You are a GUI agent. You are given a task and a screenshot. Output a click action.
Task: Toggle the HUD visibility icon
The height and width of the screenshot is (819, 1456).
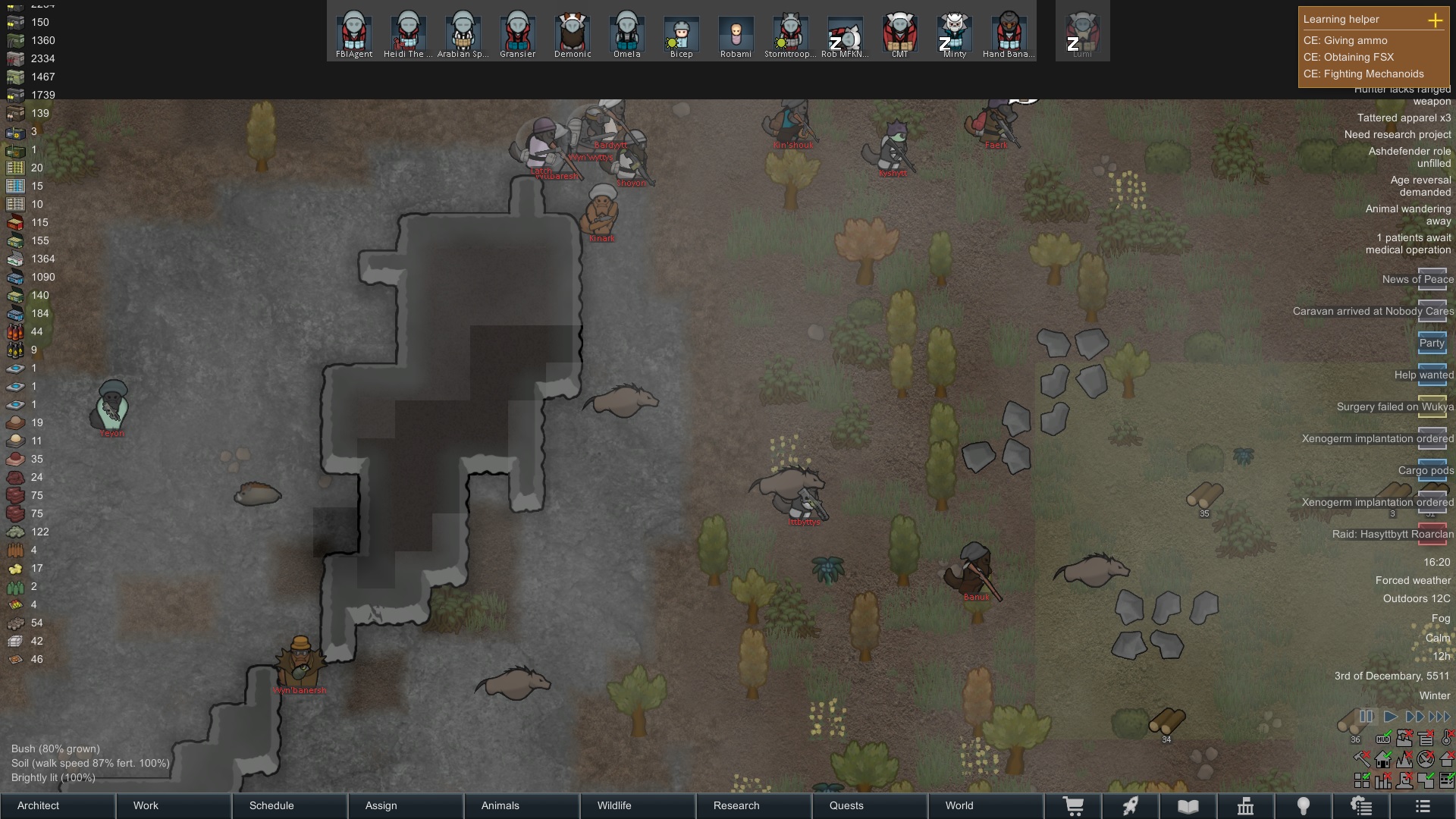pyautogui.click(x=1383, y=738)
